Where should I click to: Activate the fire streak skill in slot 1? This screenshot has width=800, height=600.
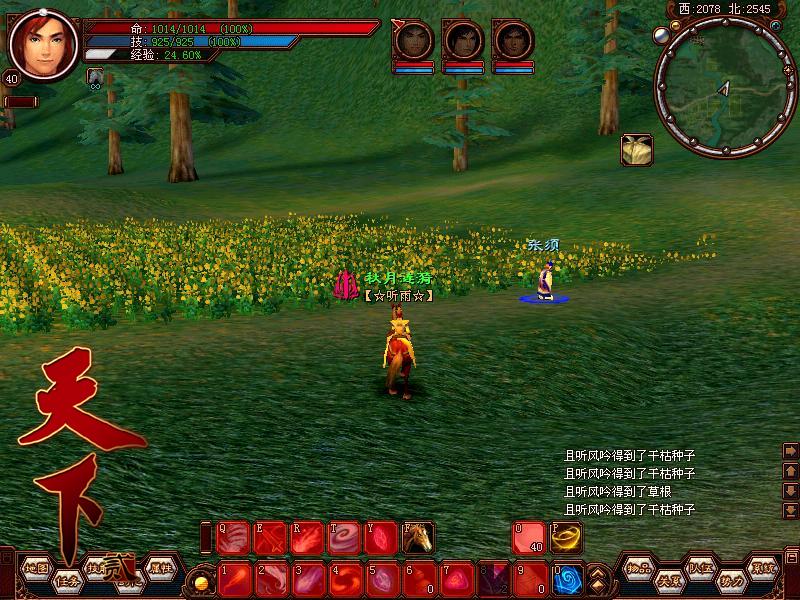[234, 579]
